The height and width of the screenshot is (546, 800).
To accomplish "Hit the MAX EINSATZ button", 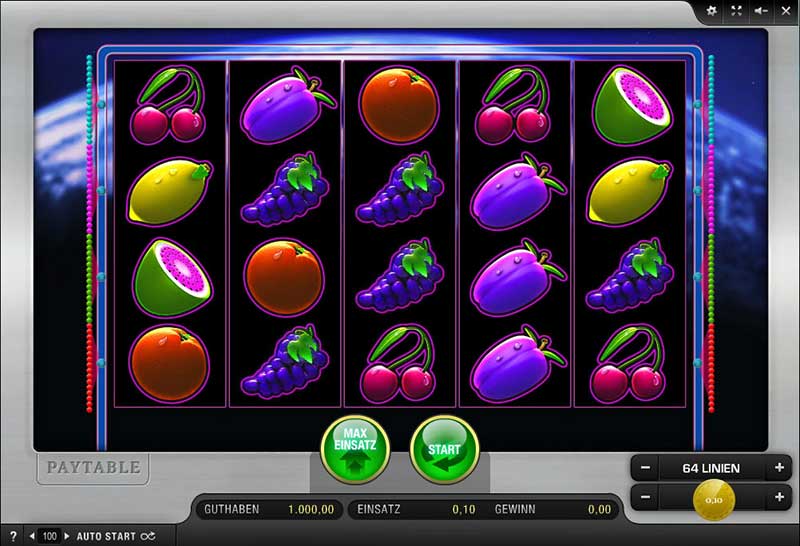I will (355, 450).
